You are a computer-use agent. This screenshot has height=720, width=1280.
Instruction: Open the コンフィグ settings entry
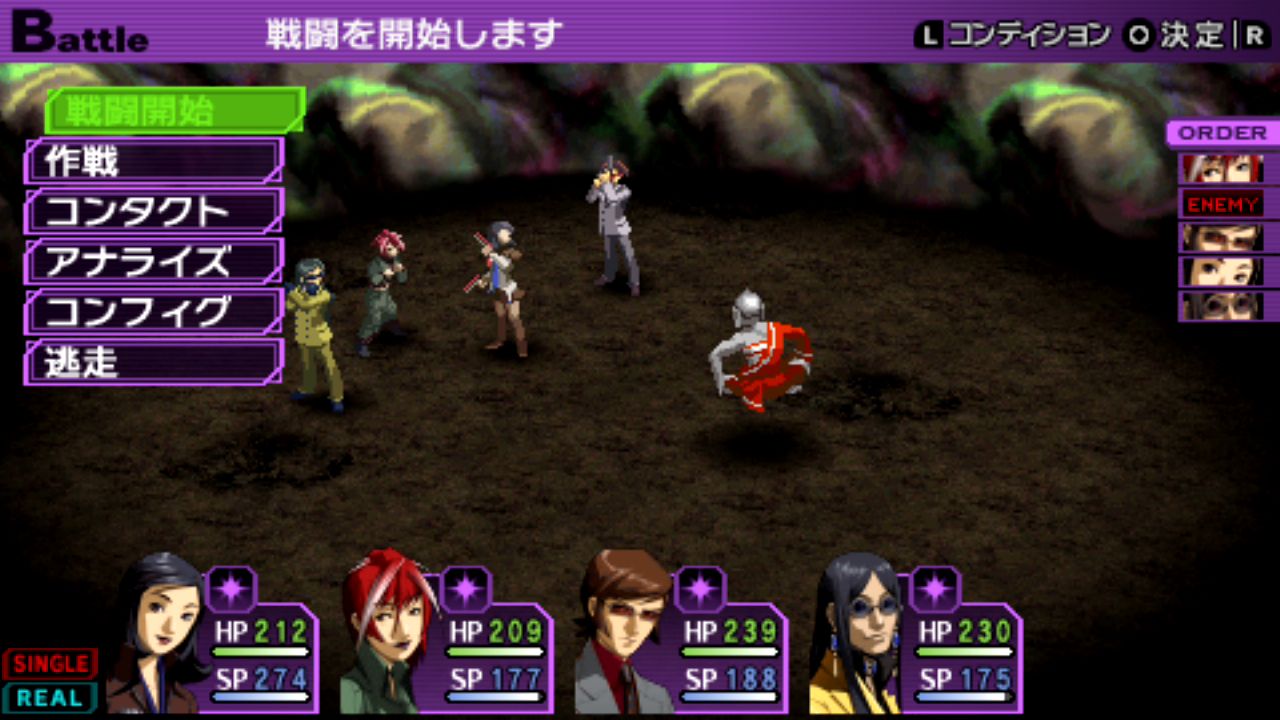tap(155, 312)
